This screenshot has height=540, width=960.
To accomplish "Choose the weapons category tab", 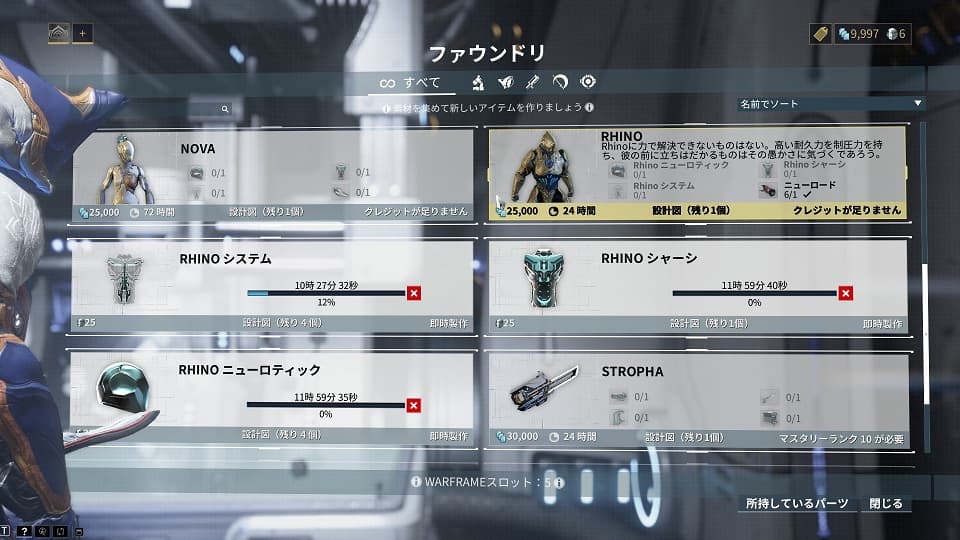I will point(534,82).
